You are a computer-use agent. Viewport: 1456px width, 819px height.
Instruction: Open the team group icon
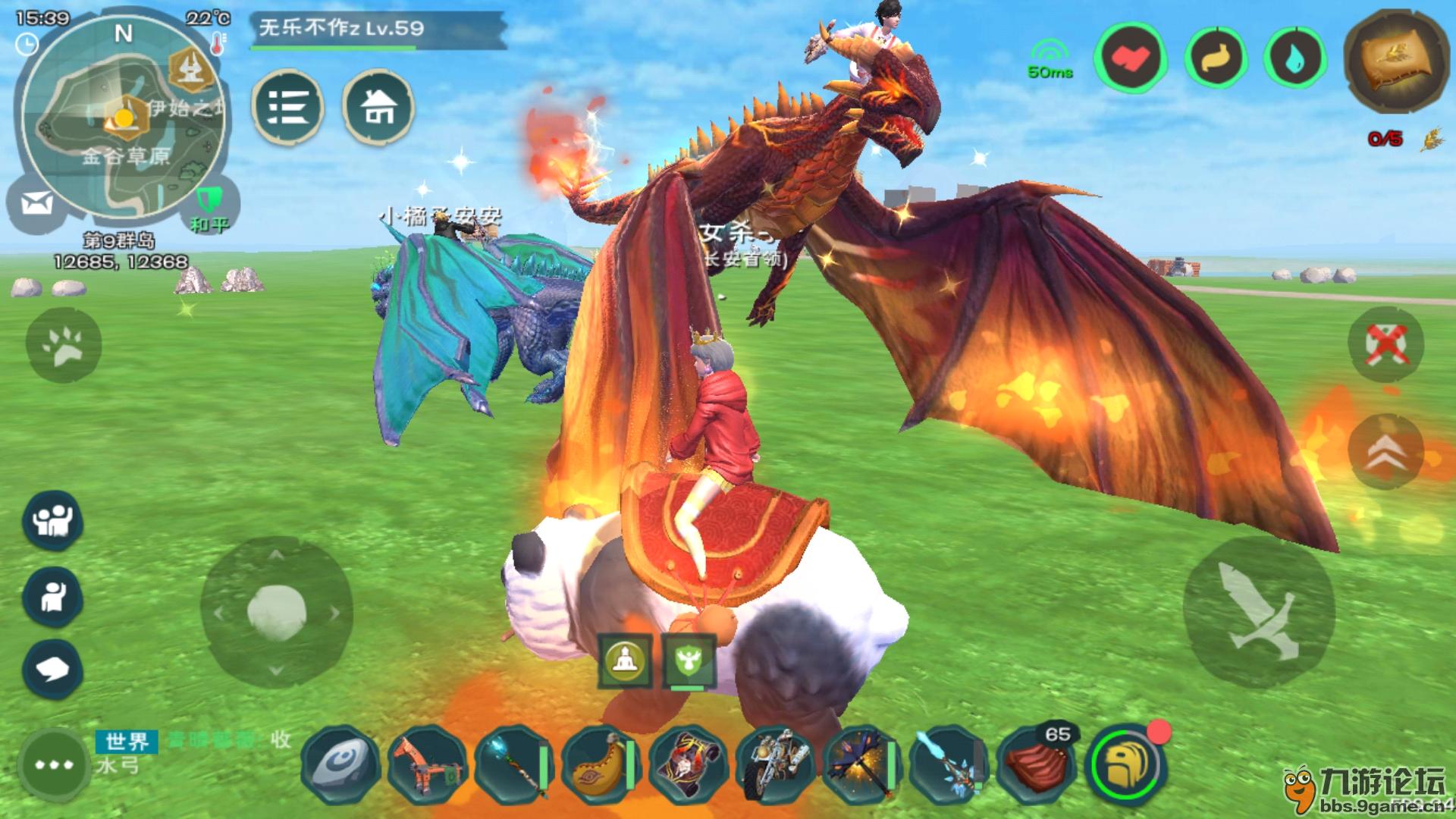(52, 520)
